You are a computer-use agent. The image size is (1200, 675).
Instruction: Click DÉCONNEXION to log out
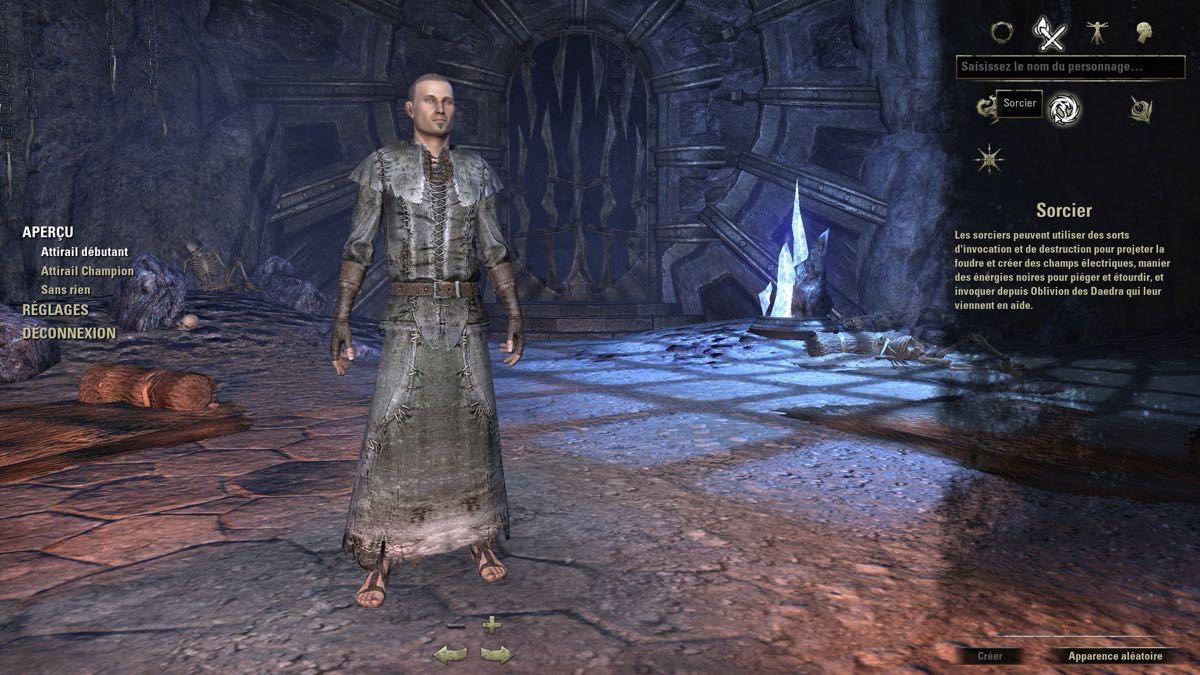[x=69, y=333]
